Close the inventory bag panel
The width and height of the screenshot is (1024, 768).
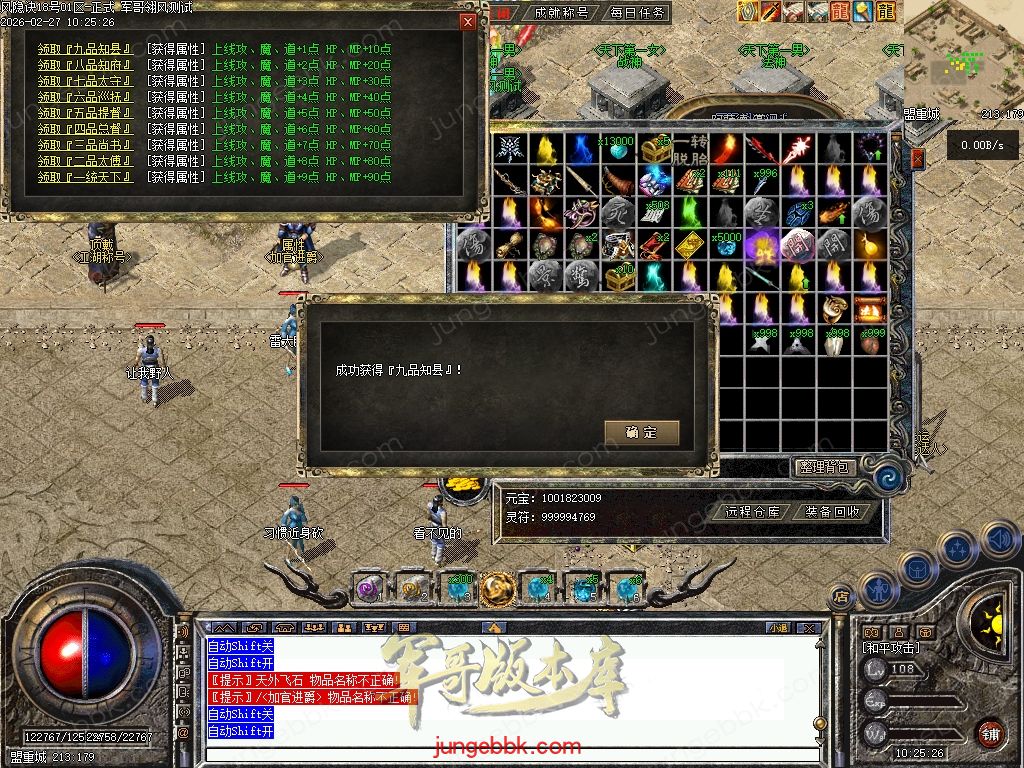point(918,157)
